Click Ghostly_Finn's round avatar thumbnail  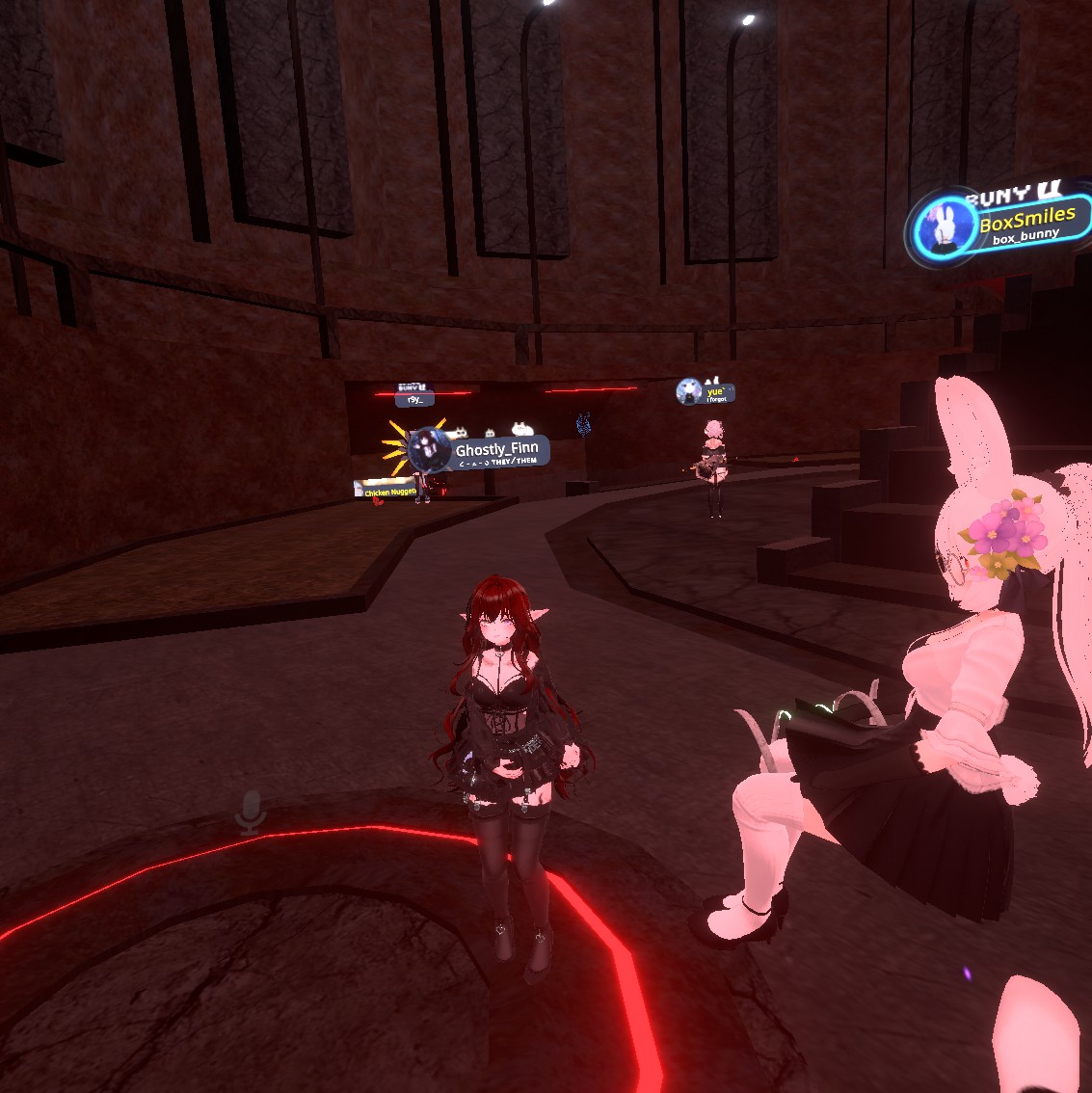[x=430, y=450]
